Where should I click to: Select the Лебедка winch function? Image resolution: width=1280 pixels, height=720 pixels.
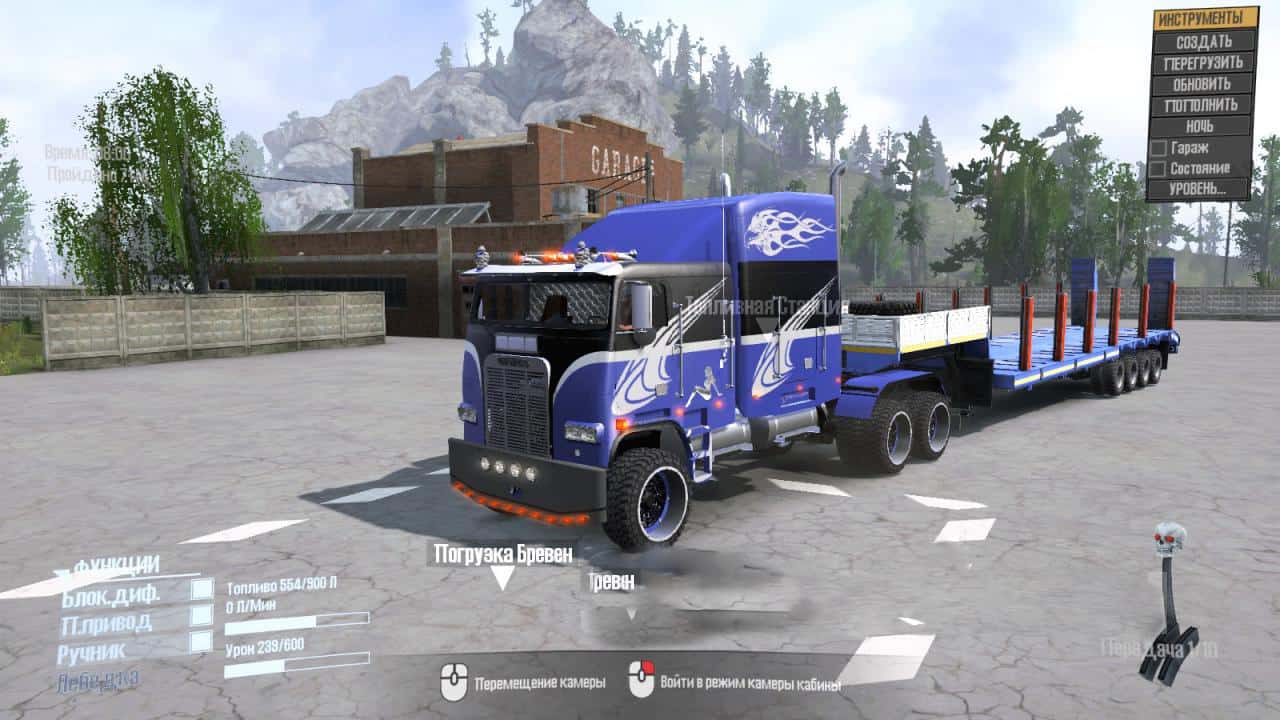[99, 680]
